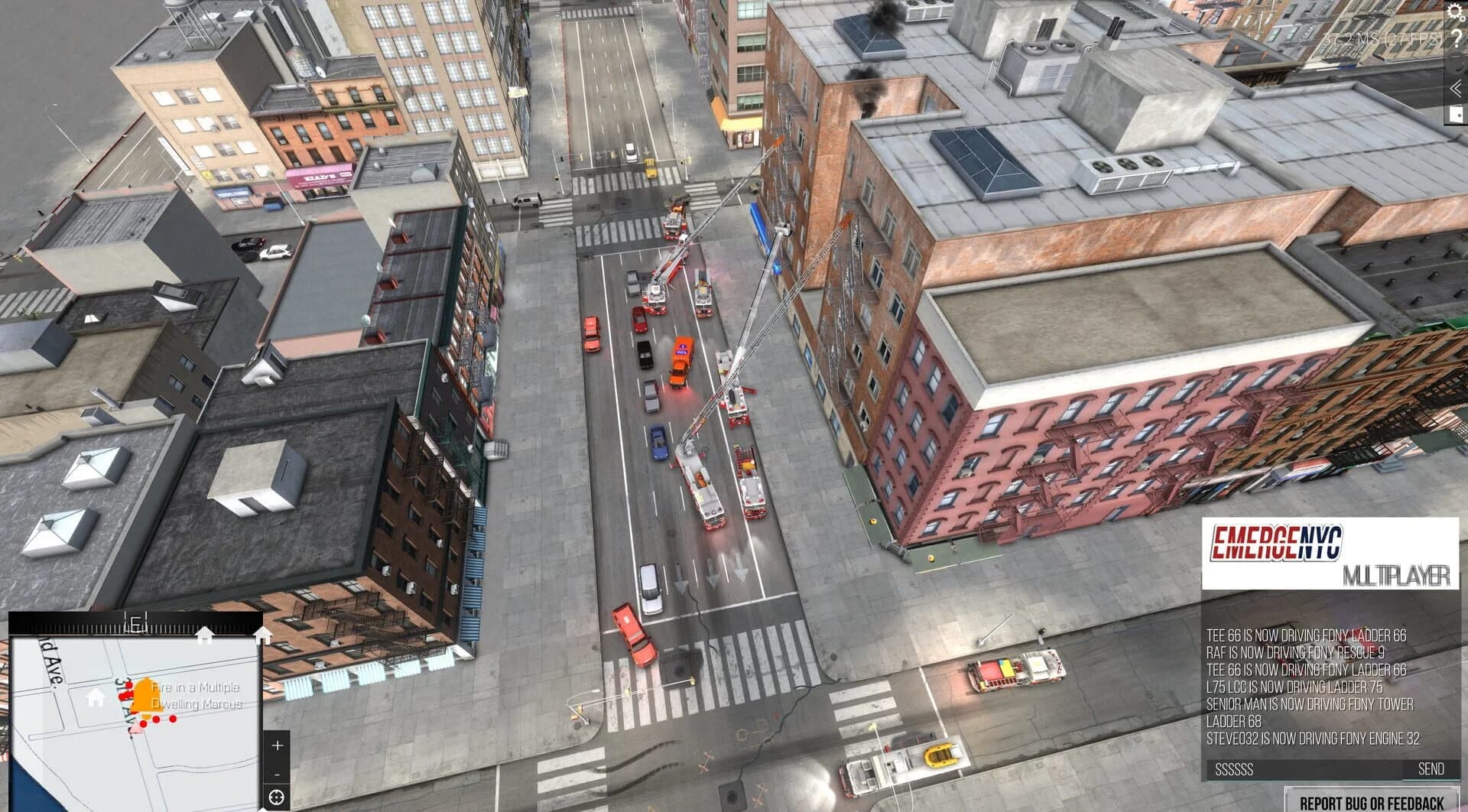Zoom in with the plus icon on the minimap
Screen dimensions: 1468x812
click(x=277, y=745)
